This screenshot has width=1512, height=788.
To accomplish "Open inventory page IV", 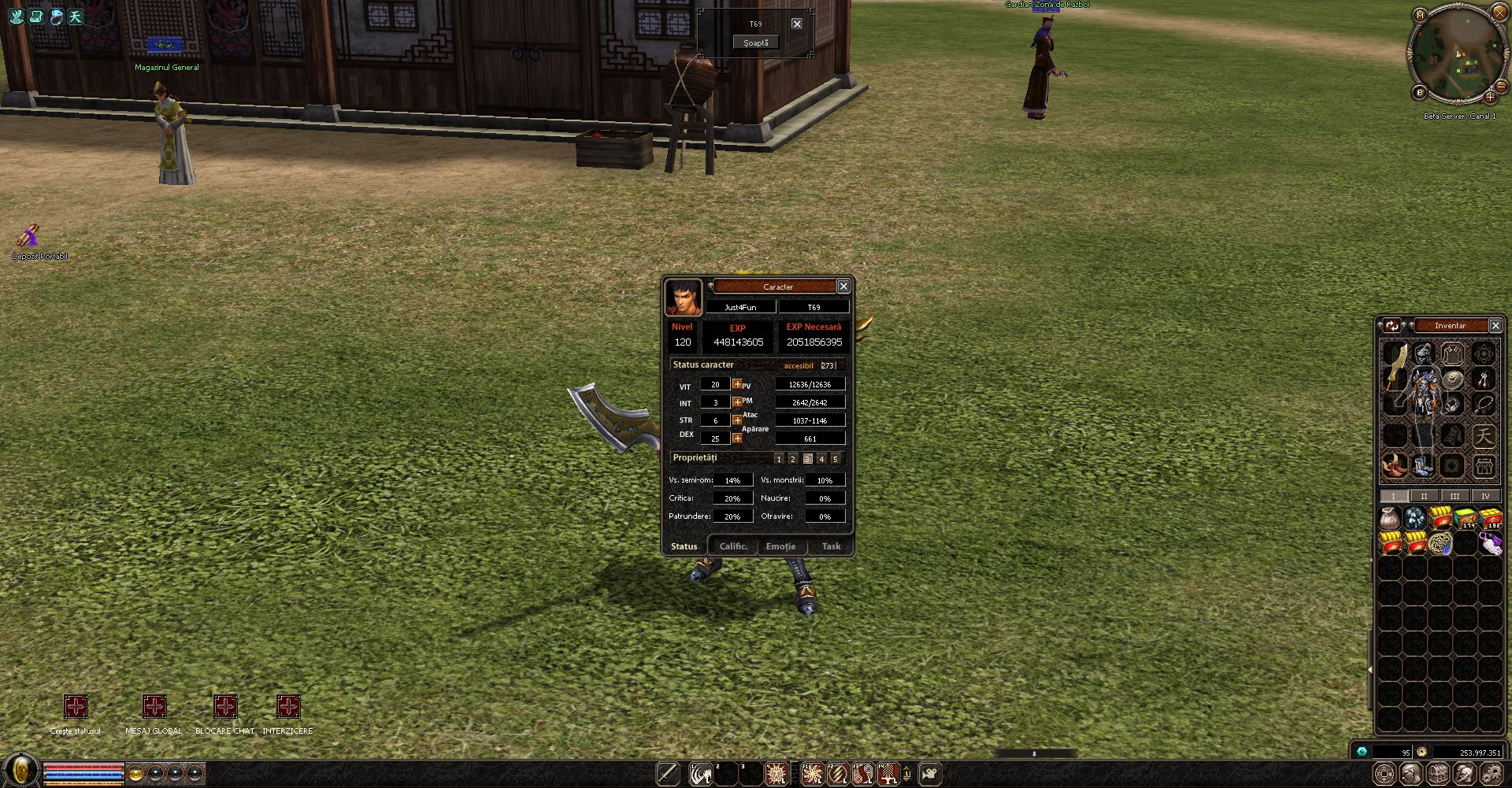I will [1485, 496].
